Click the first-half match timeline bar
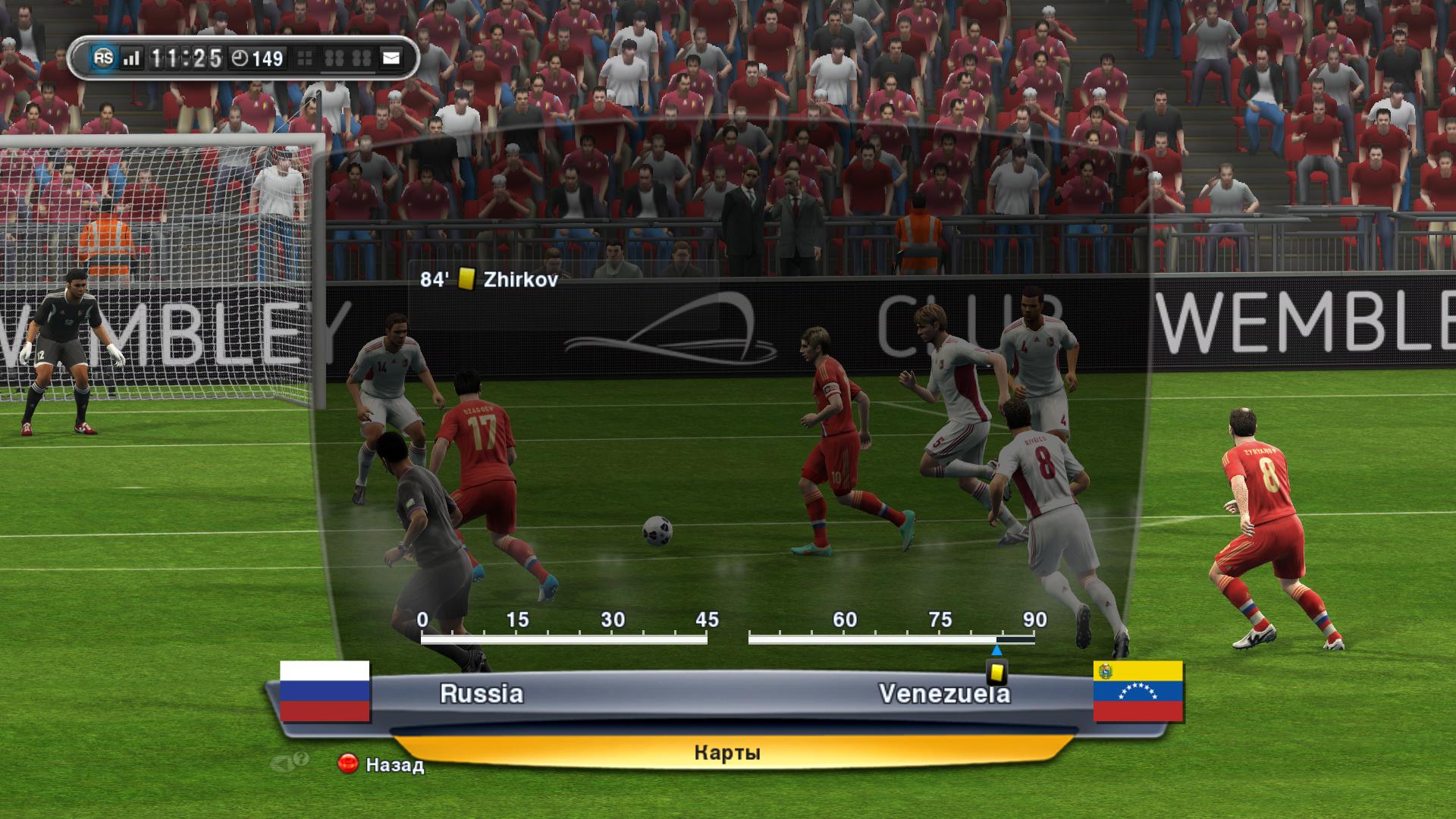 563,640
